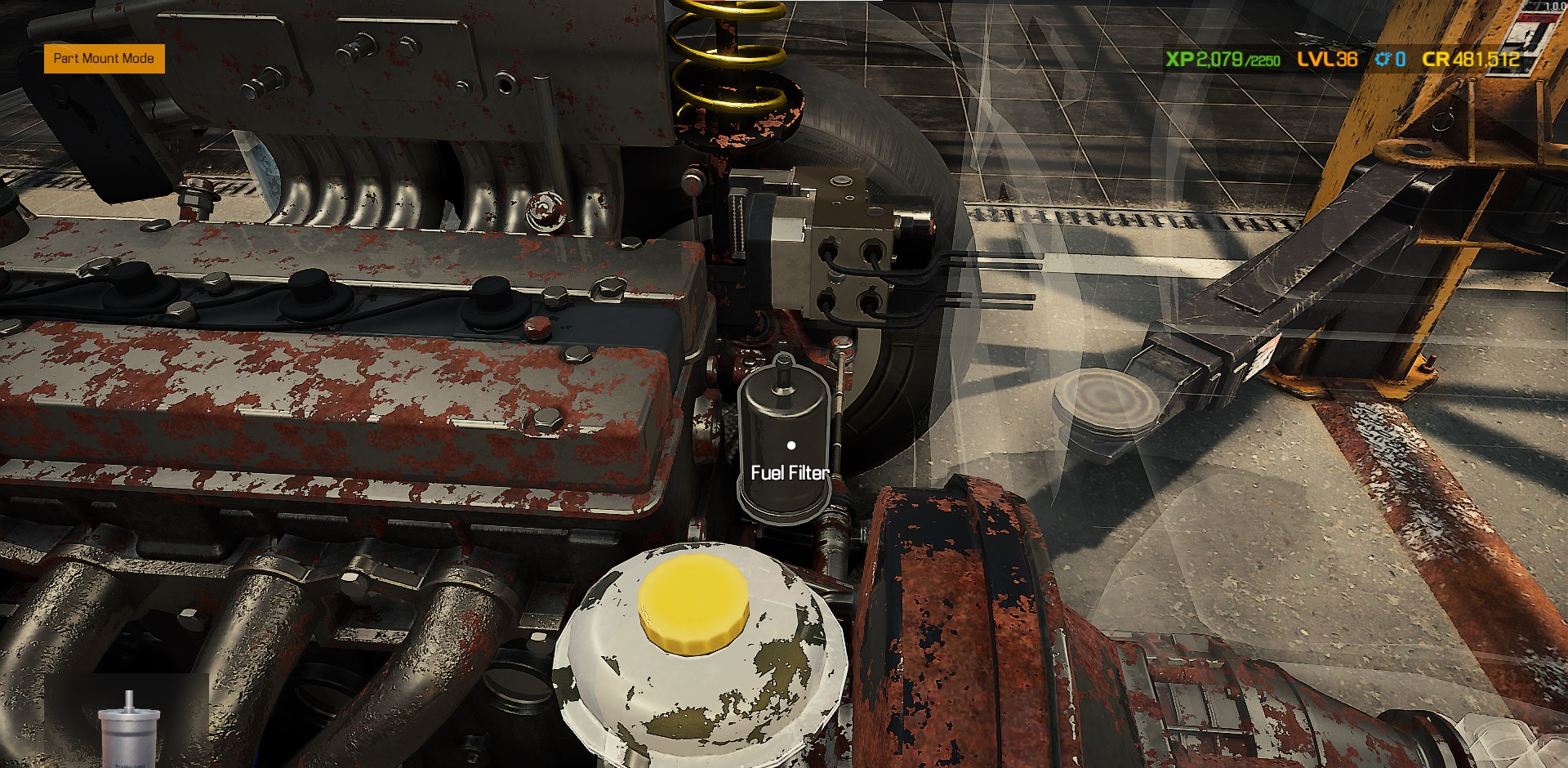The height and width of the screenshot is (768, 1568).
Task: Select the fuel filter thumbnail in bottom-left corner
Action: [129, 734]
